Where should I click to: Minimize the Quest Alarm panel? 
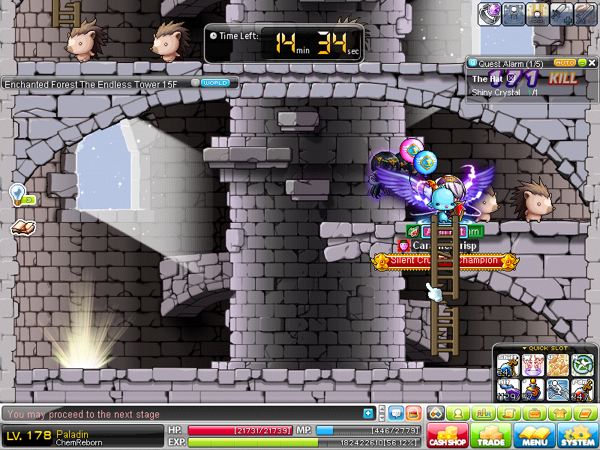pyautogui.click(x=580, y=63)
